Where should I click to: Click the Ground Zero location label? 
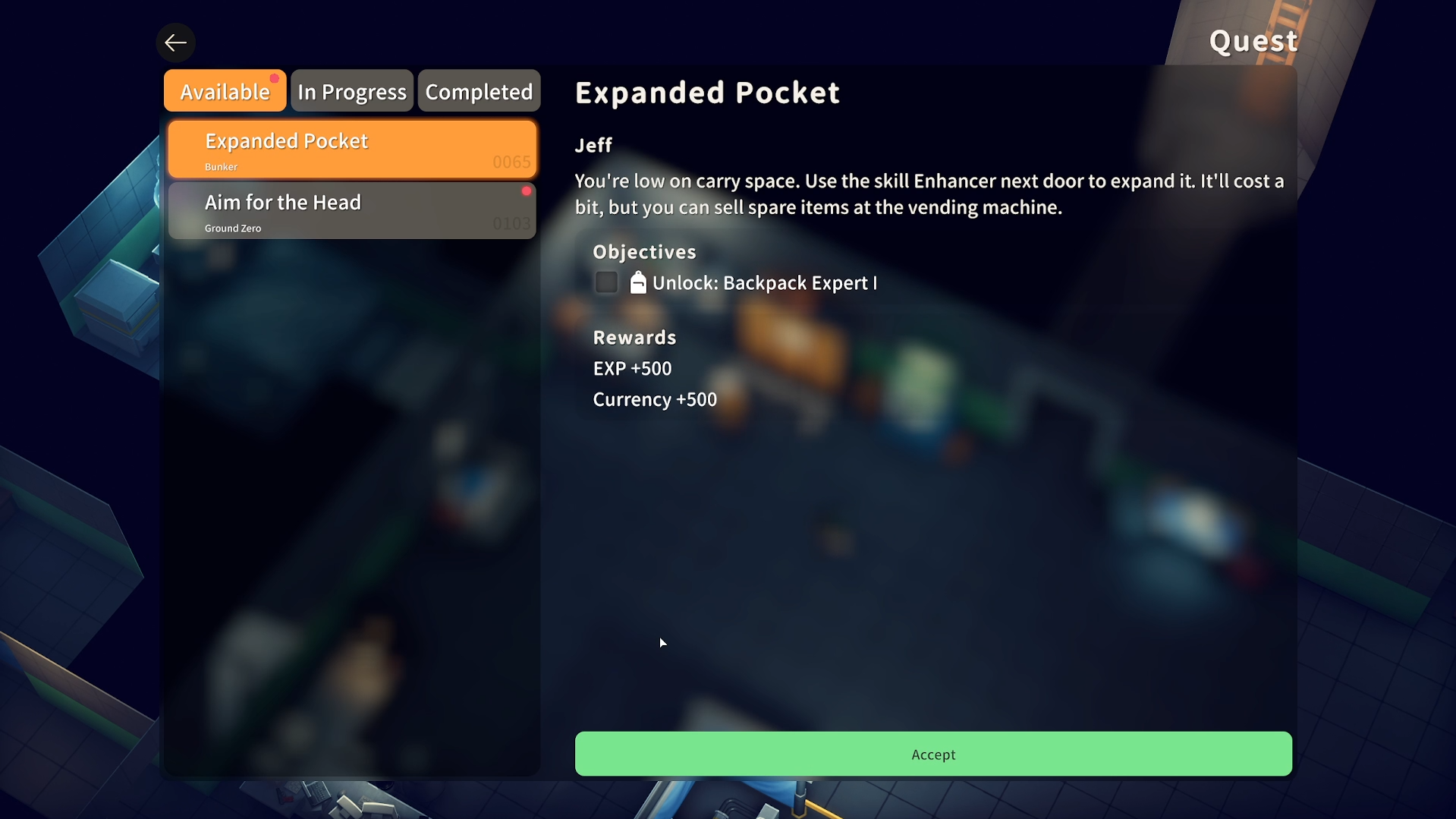coord(233,228)
